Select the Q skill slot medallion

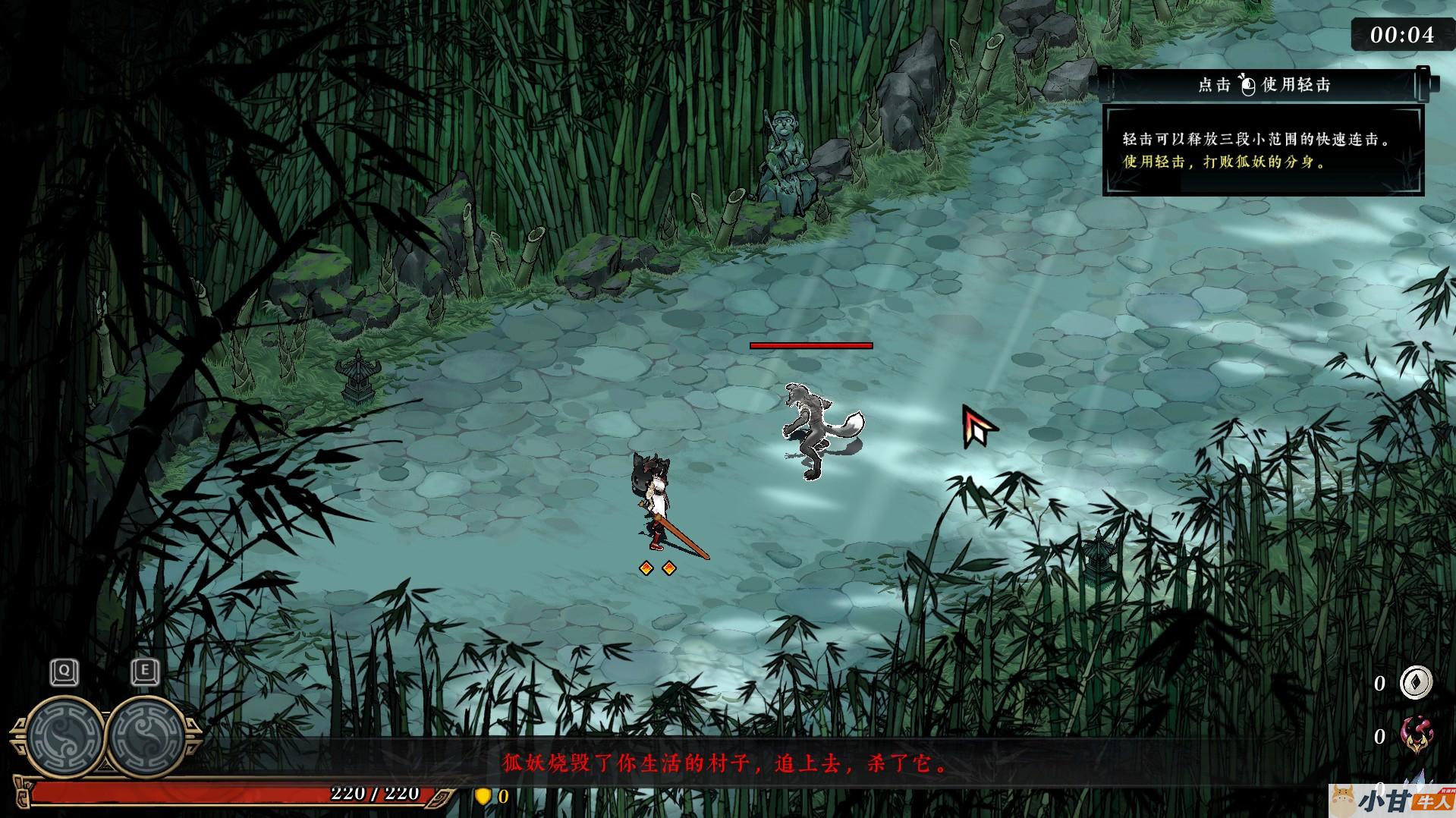(x=65, y=734)
